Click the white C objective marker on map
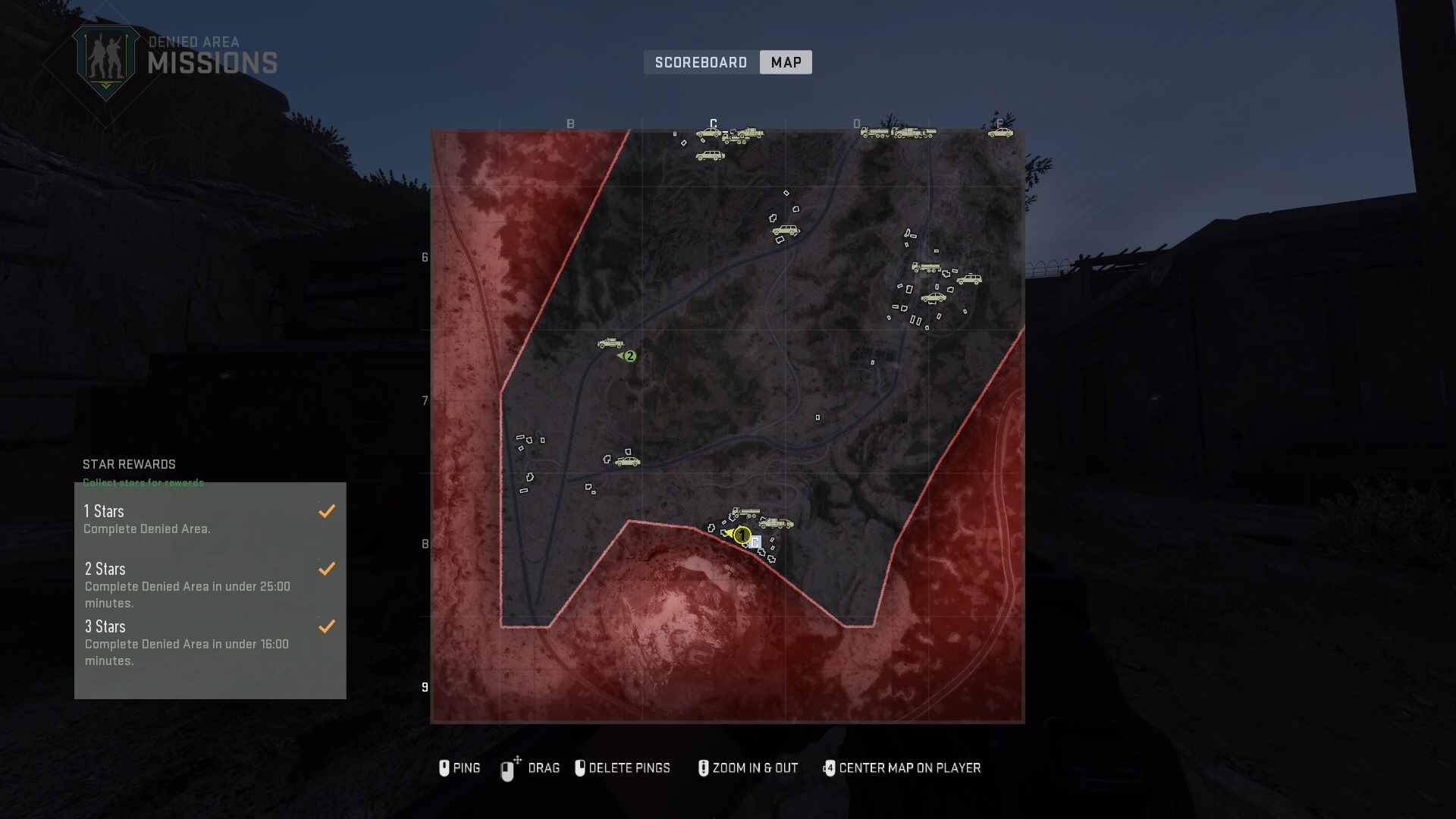This screenshot has height=819, width=1456. click(755, 543)
